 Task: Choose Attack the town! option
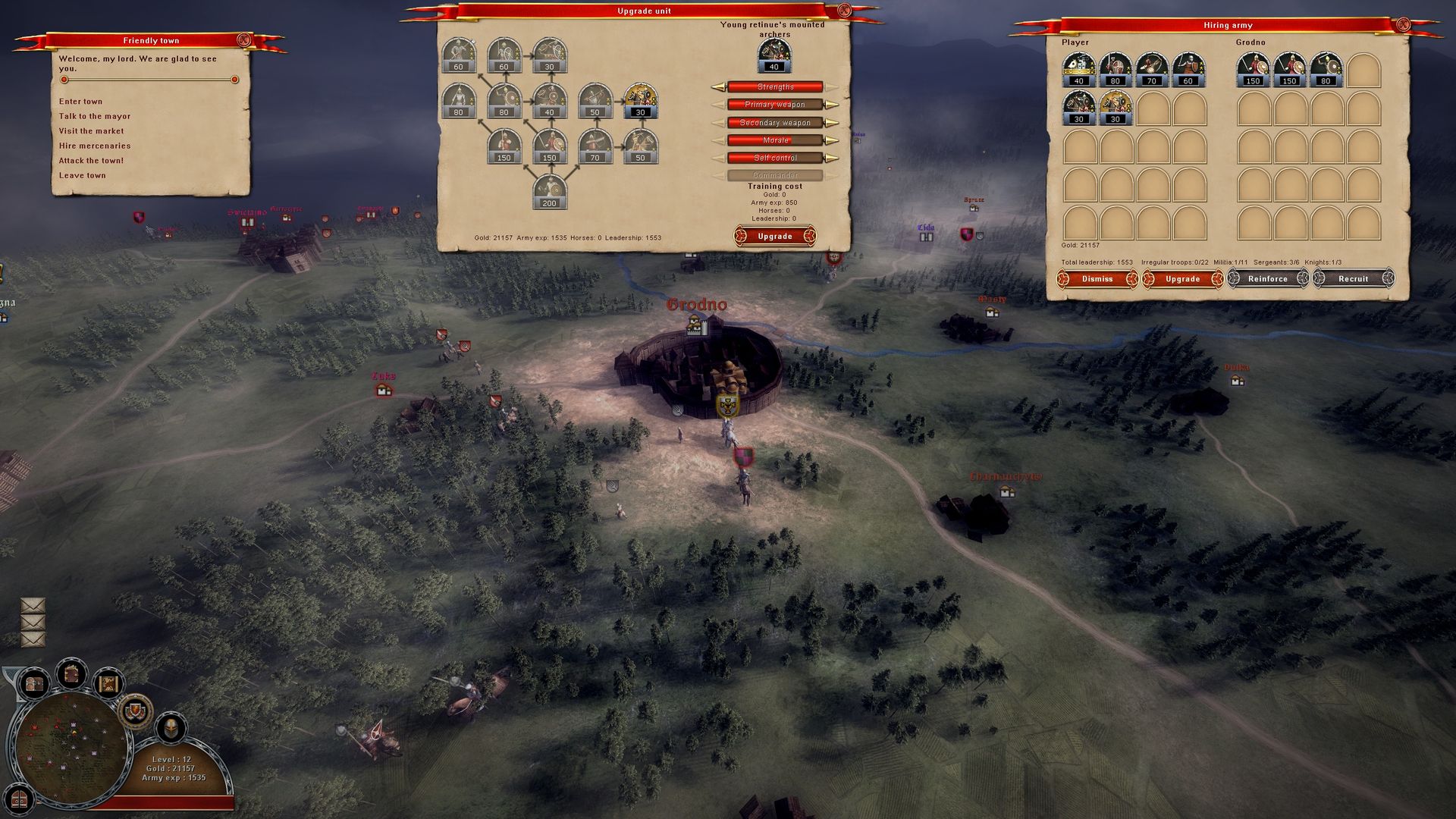click(x=92, y=160)
